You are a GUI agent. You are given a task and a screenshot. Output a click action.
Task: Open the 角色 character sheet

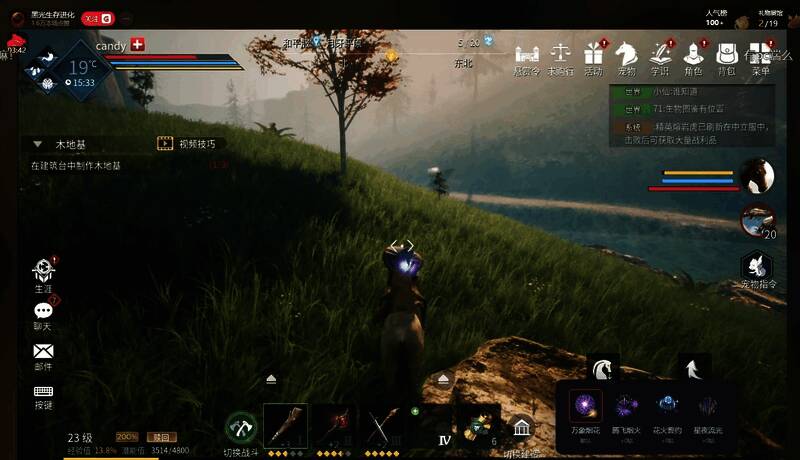point(693,55)
